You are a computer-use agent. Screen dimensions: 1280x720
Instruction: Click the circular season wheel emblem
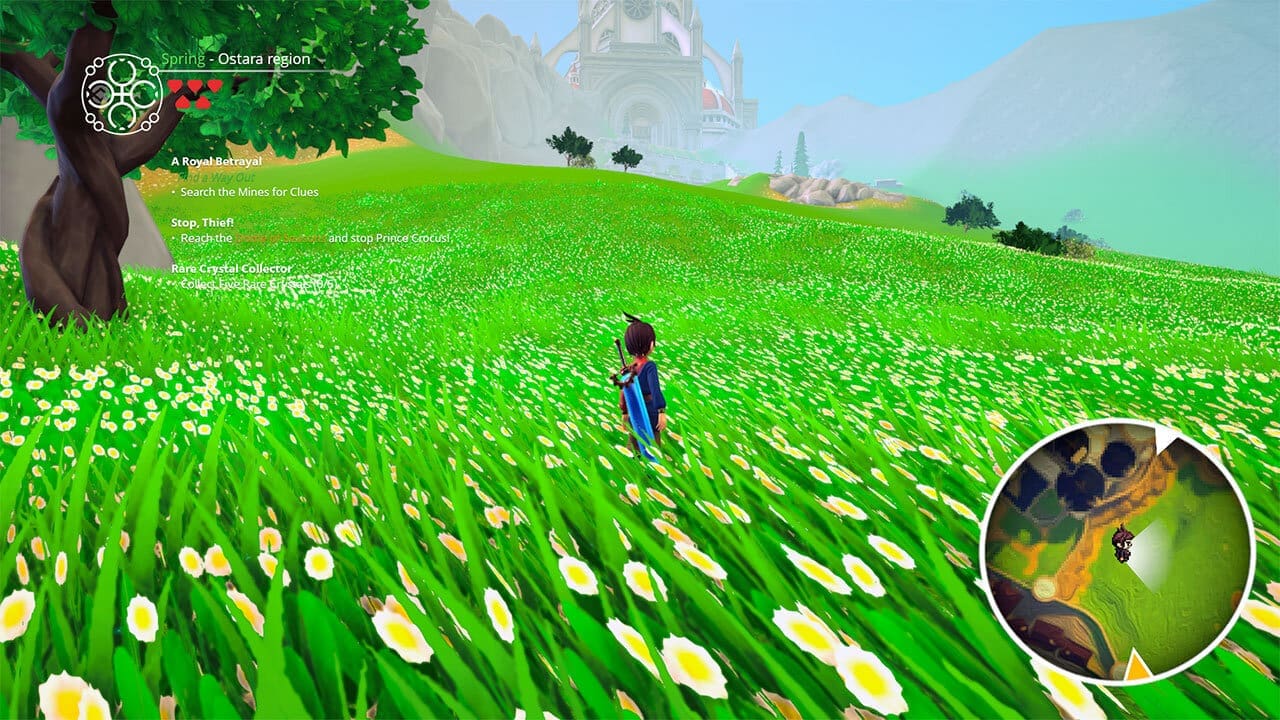tap(122, 94)
